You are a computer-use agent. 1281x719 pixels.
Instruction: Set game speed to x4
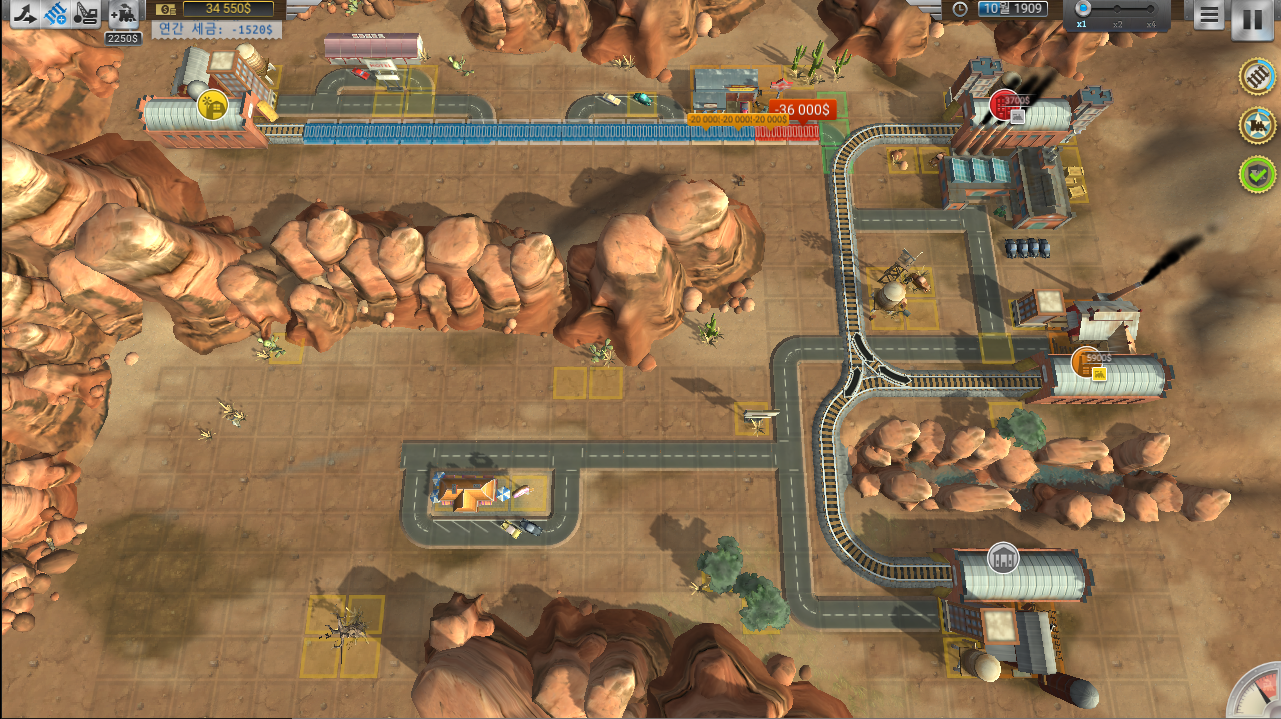(x=1152, y=10)
